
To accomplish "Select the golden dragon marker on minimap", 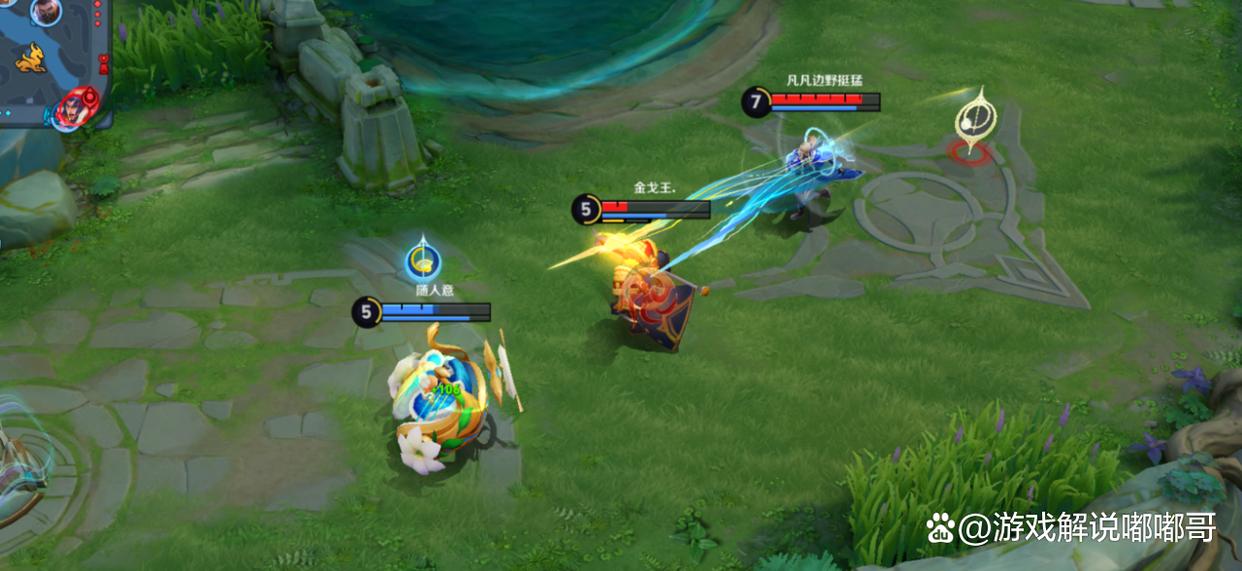I will (30, 57).
